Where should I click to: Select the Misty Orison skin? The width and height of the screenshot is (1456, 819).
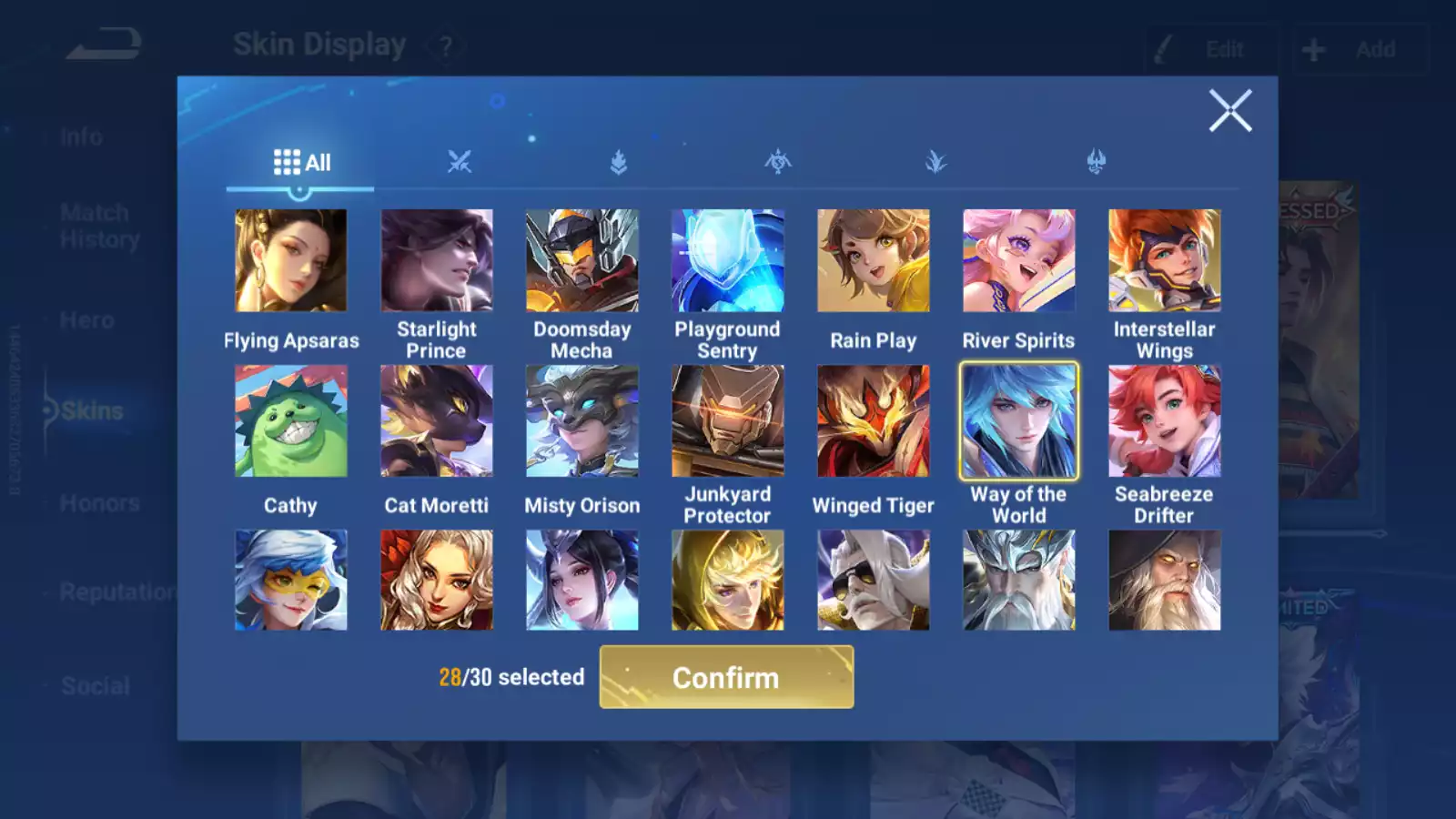click(581, 421)
